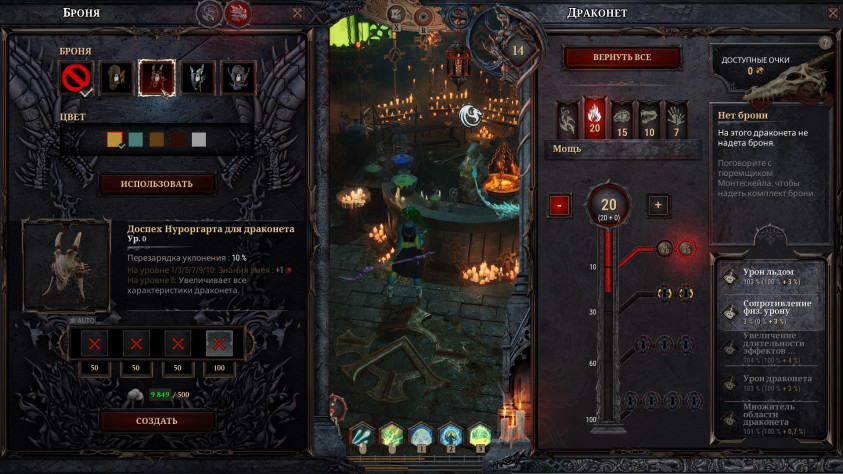Pick the yellow color swatch
Image resolution: width=843 pixels, height=474 pixels.
click(114, 140)
